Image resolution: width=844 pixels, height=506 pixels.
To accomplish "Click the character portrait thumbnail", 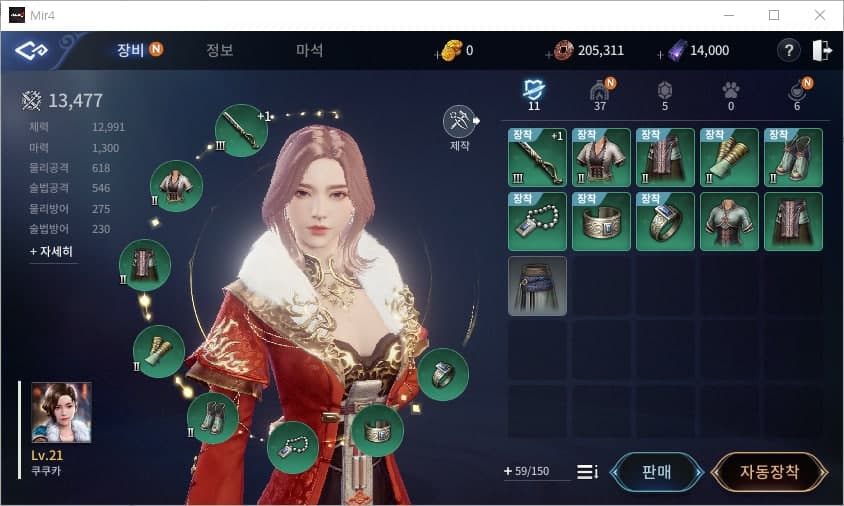I will point(61,412).
